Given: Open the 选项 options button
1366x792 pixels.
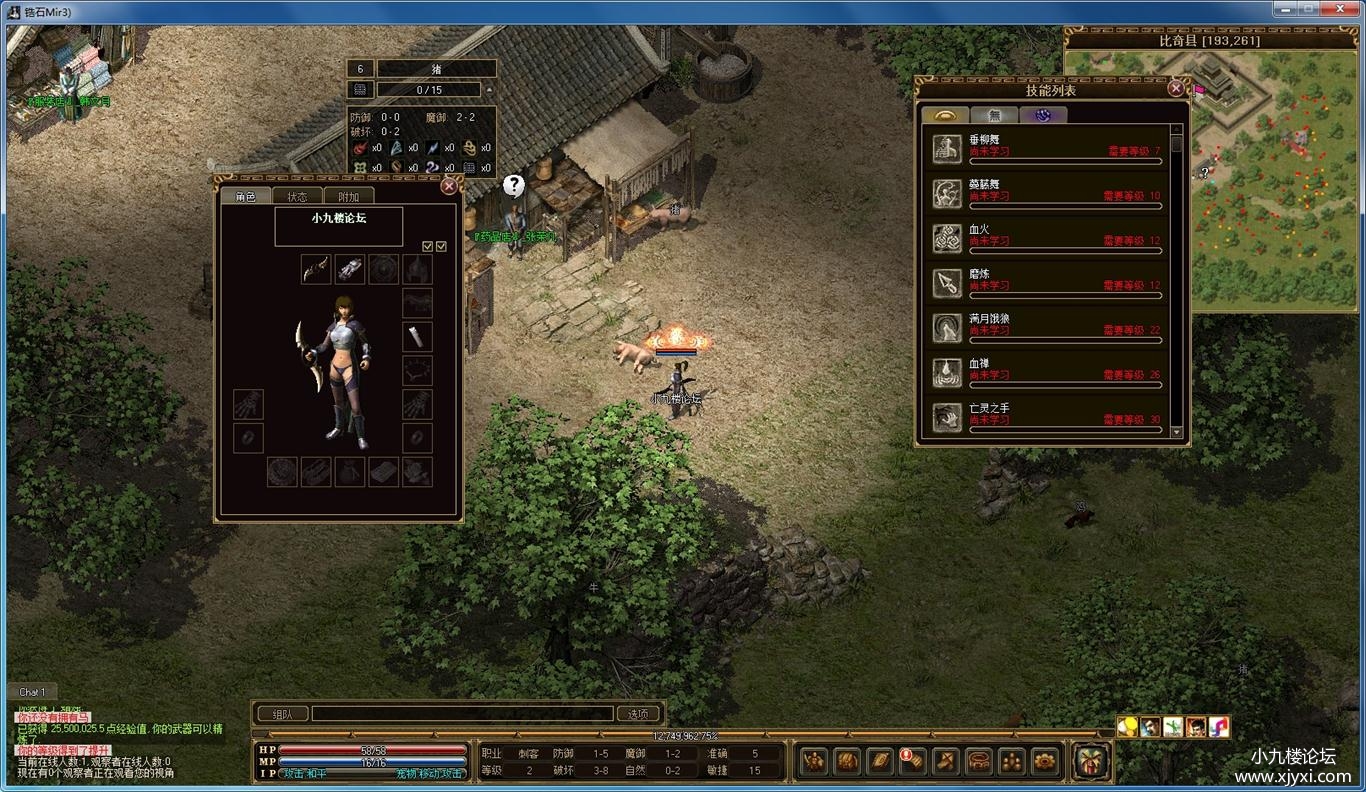Looking at the screenshot, I should pos(638,714).
